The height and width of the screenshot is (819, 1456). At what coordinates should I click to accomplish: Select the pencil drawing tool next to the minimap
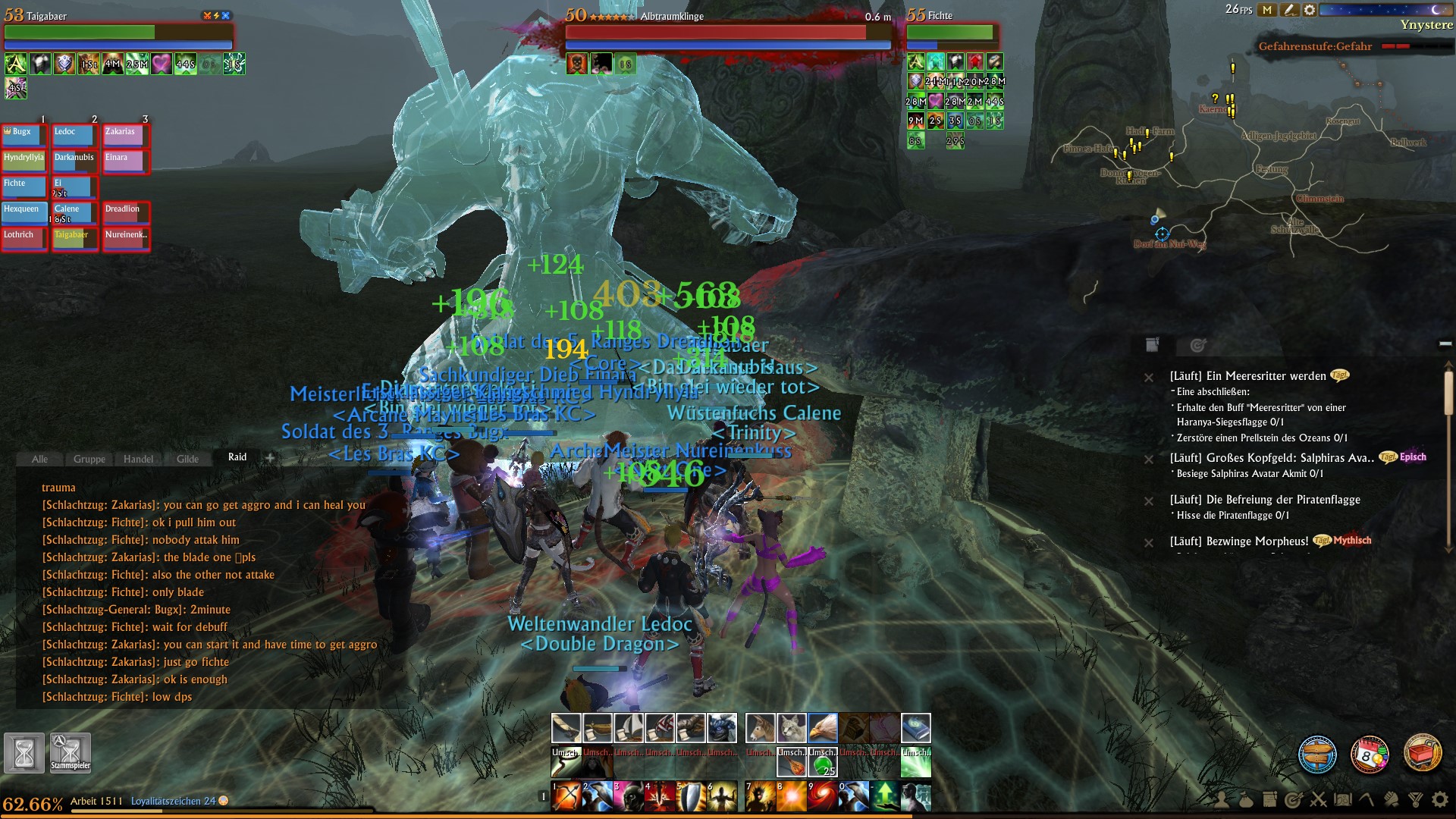tap(1289, 10)
